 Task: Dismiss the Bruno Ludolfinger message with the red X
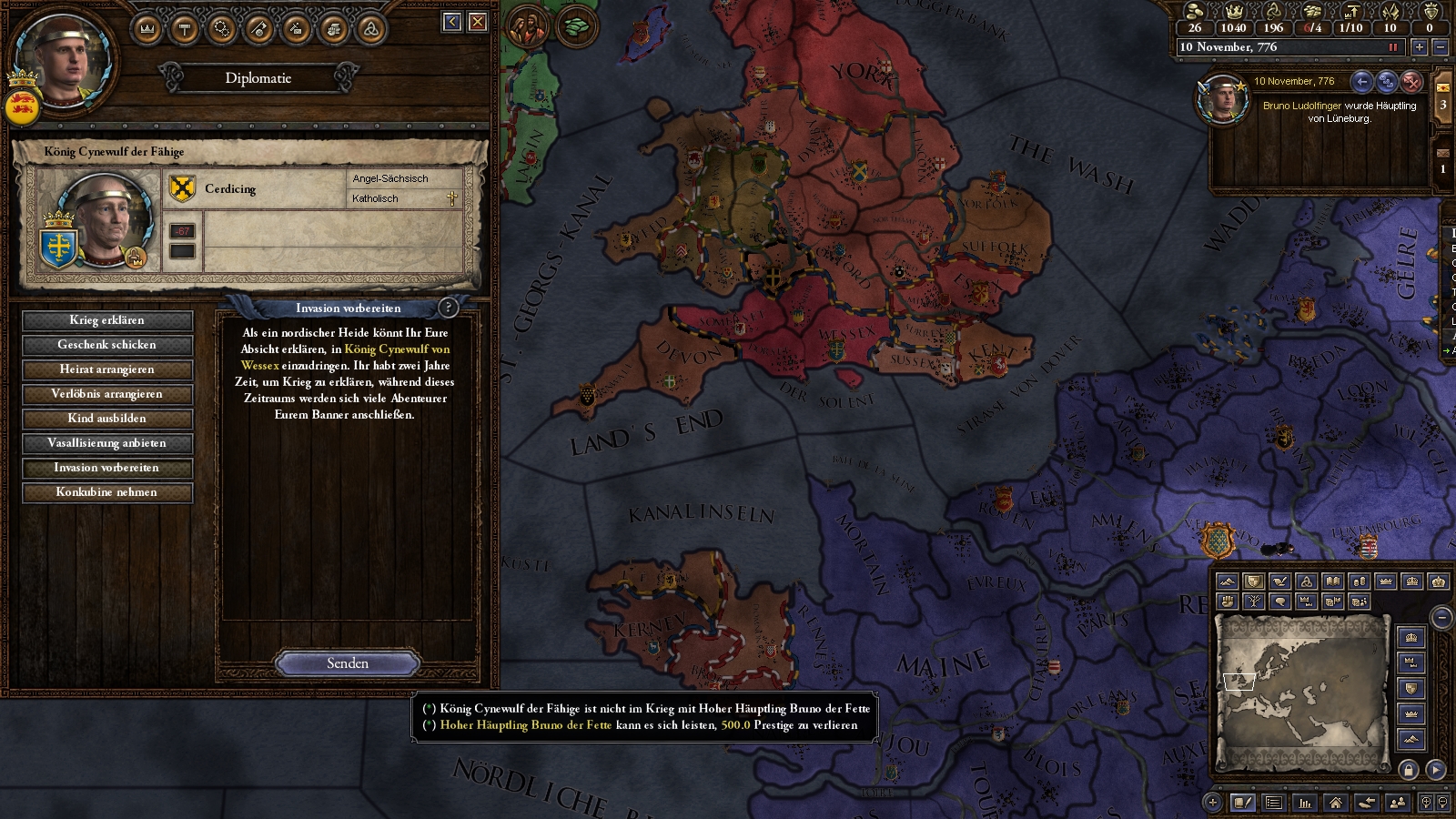tap(1411, 82)
